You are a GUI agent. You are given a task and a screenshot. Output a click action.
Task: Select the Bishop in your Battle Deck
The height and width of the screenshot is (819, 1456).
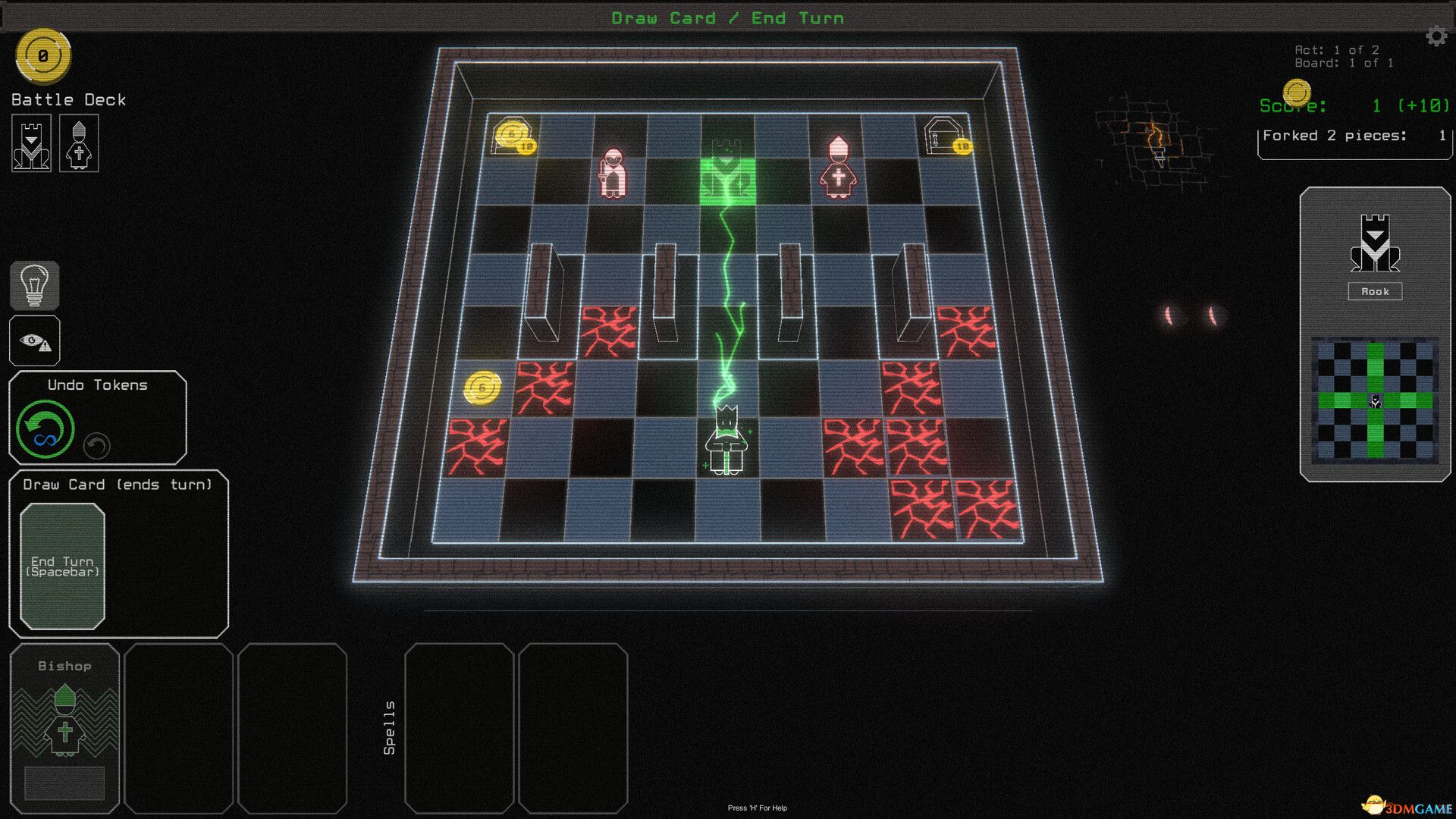click(78, 143)
